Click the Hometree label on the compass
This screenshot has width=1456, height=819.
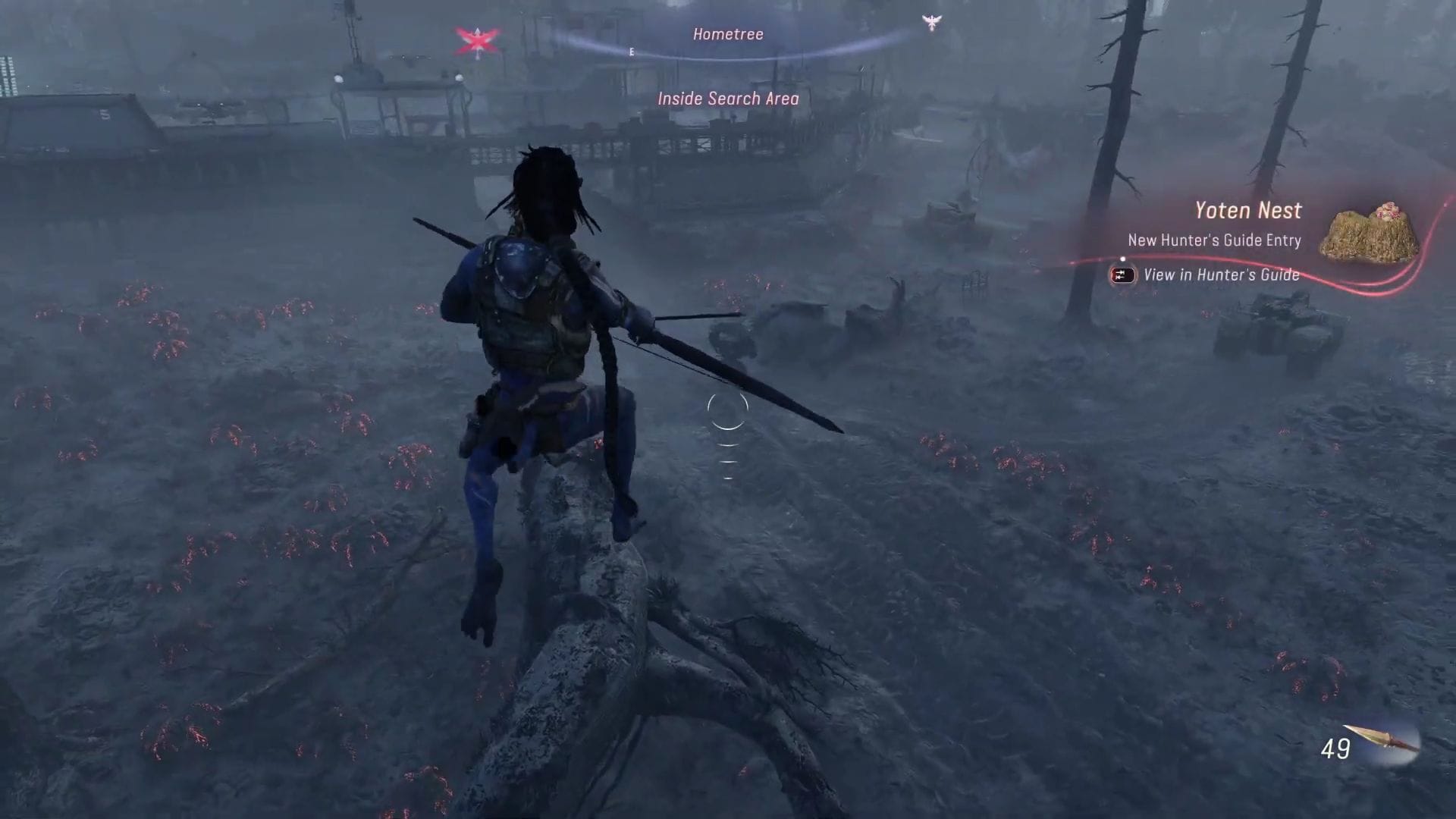point(727,33)
